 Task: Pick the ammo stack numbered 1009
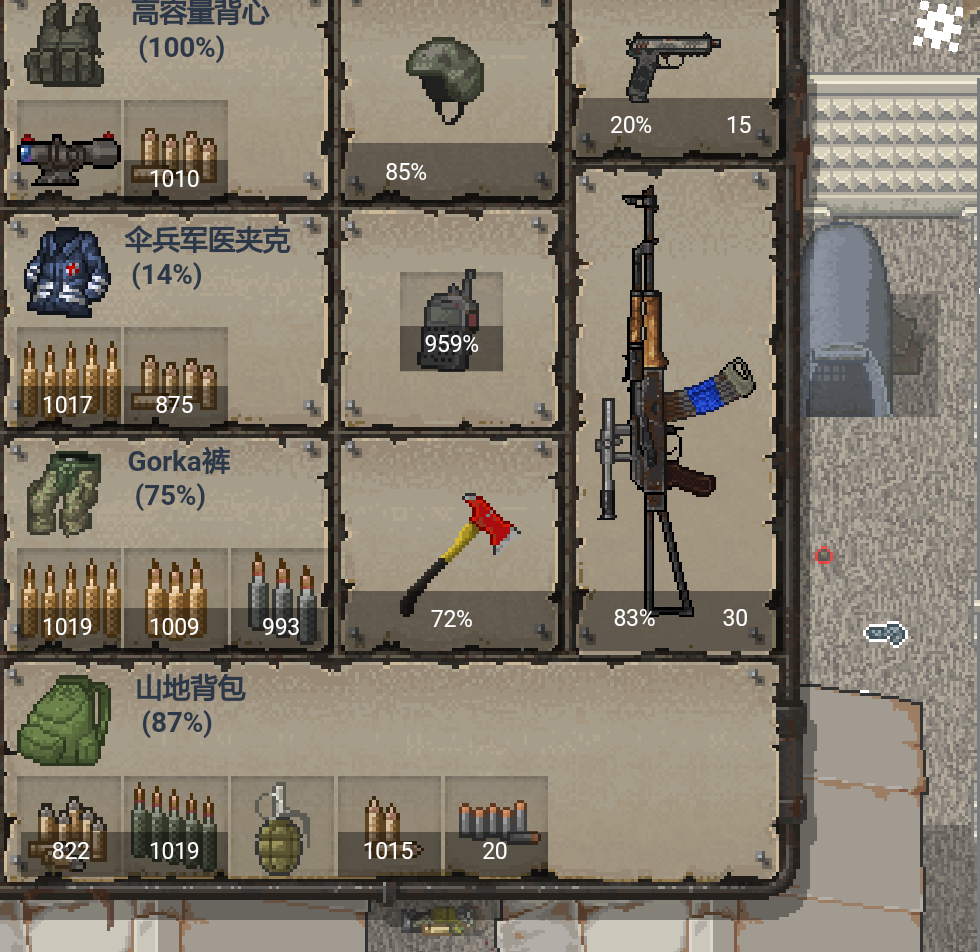point(175,598)
